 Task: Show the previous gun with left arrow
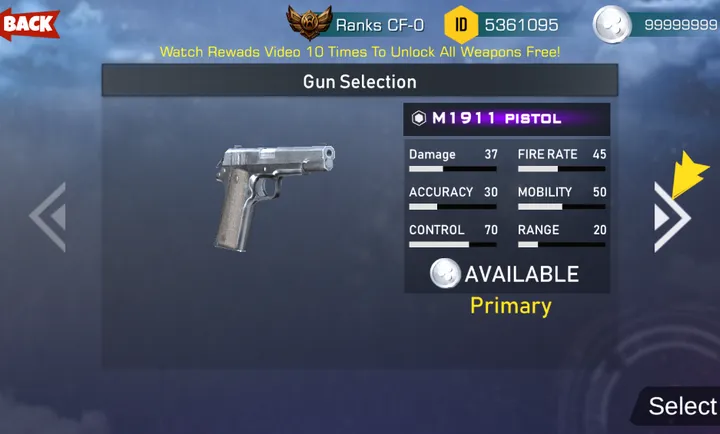(x=47, y=216)
